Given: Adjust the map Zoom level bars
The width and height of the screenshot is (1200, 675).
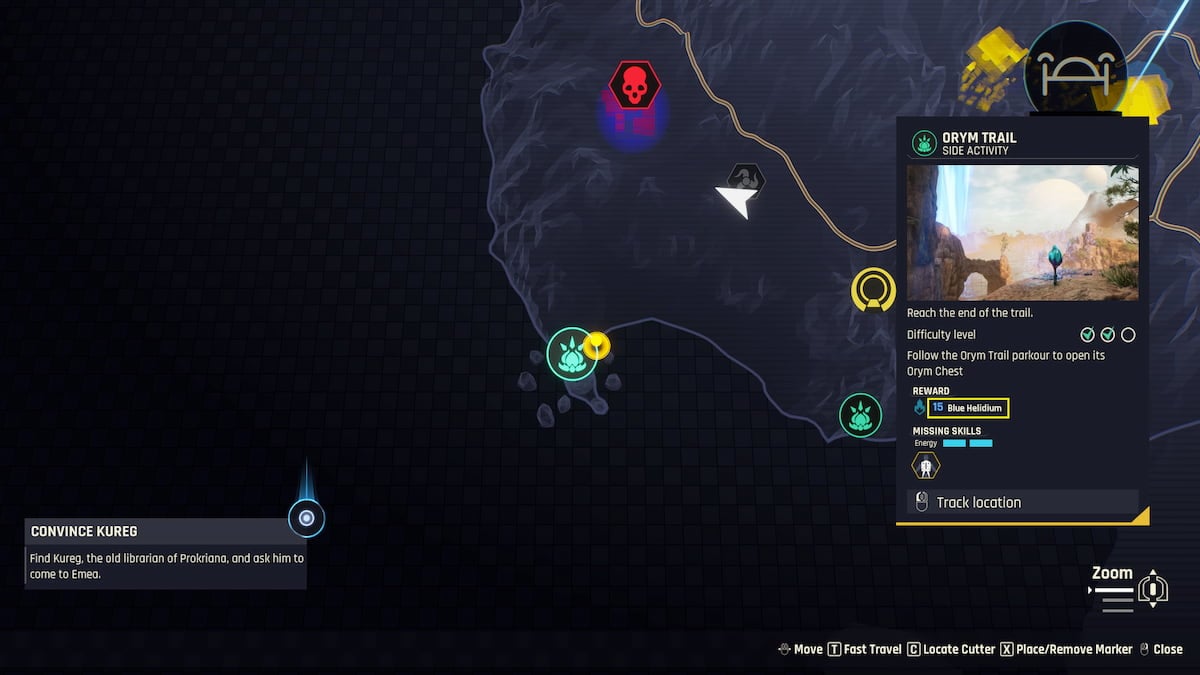Looking at the screenshot, I should pyautogui.click(x=1115, y=597).
